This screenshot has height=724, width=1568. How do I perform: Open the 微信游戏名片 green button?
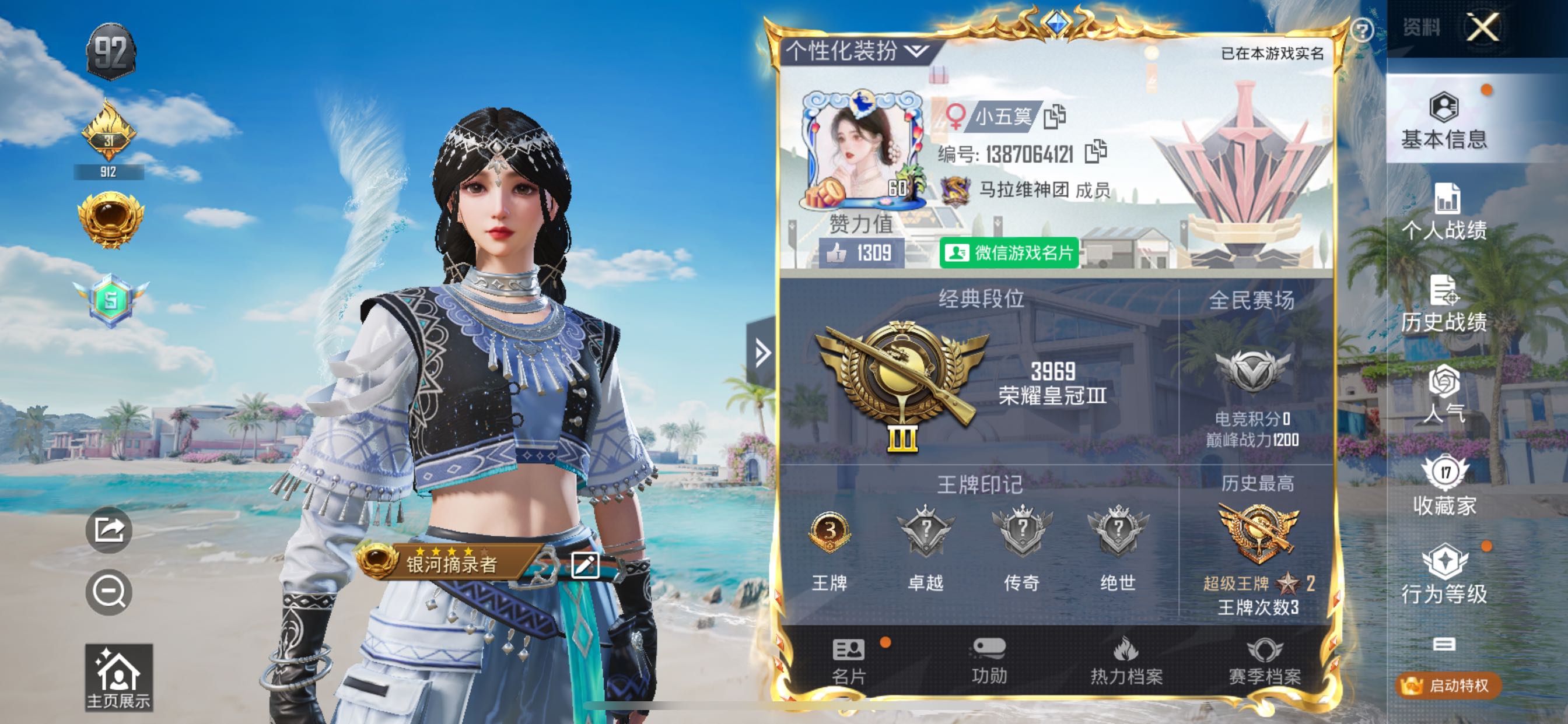point(1009,252)
